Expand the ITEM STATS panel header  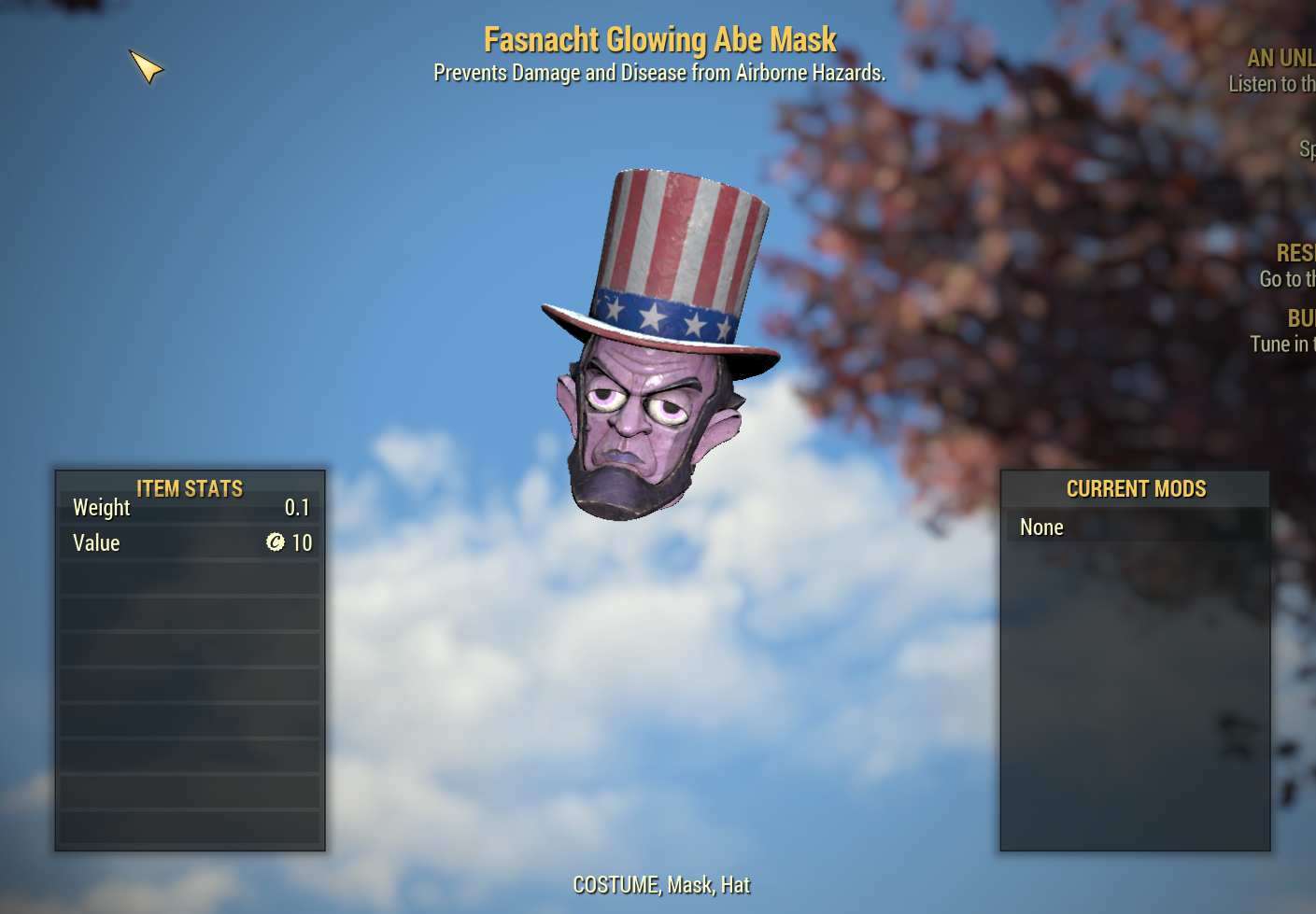coord(189,488)
